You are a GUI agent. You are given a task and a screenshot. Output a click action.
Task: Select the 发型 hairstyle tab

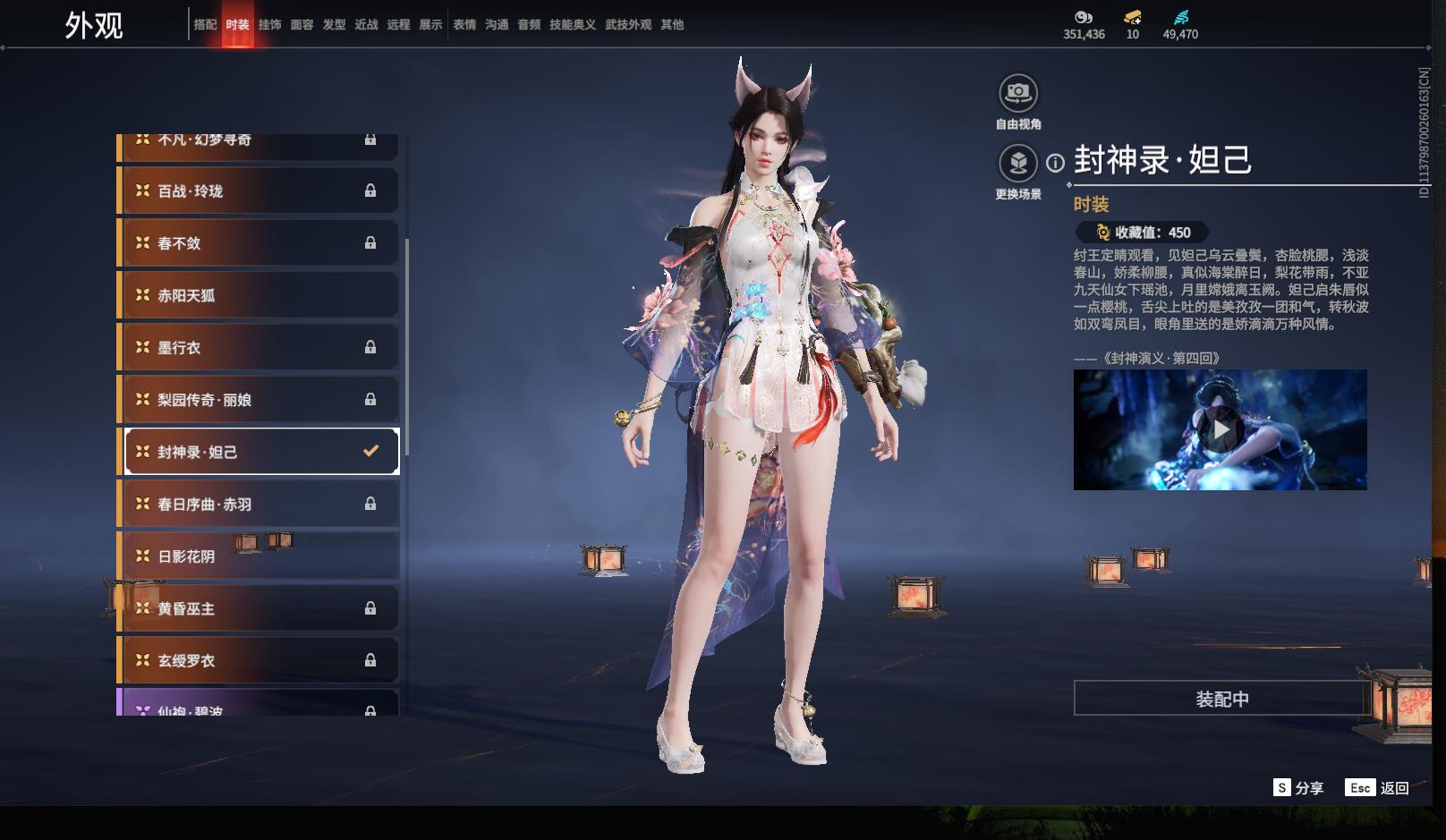(x=334, y=25)
